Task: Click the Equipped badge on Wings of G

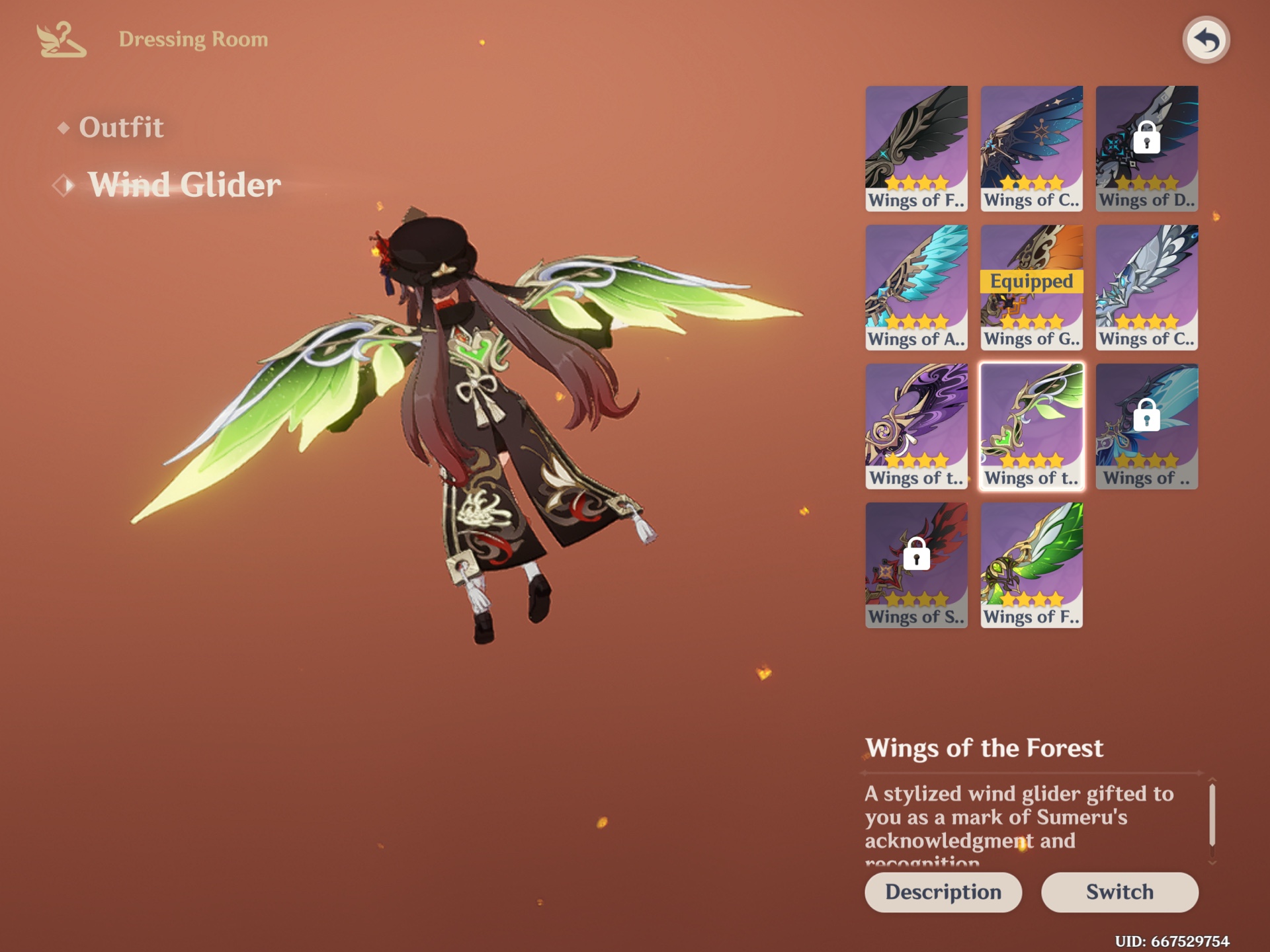Action: pyautogui.click(x=1032, y=283)
